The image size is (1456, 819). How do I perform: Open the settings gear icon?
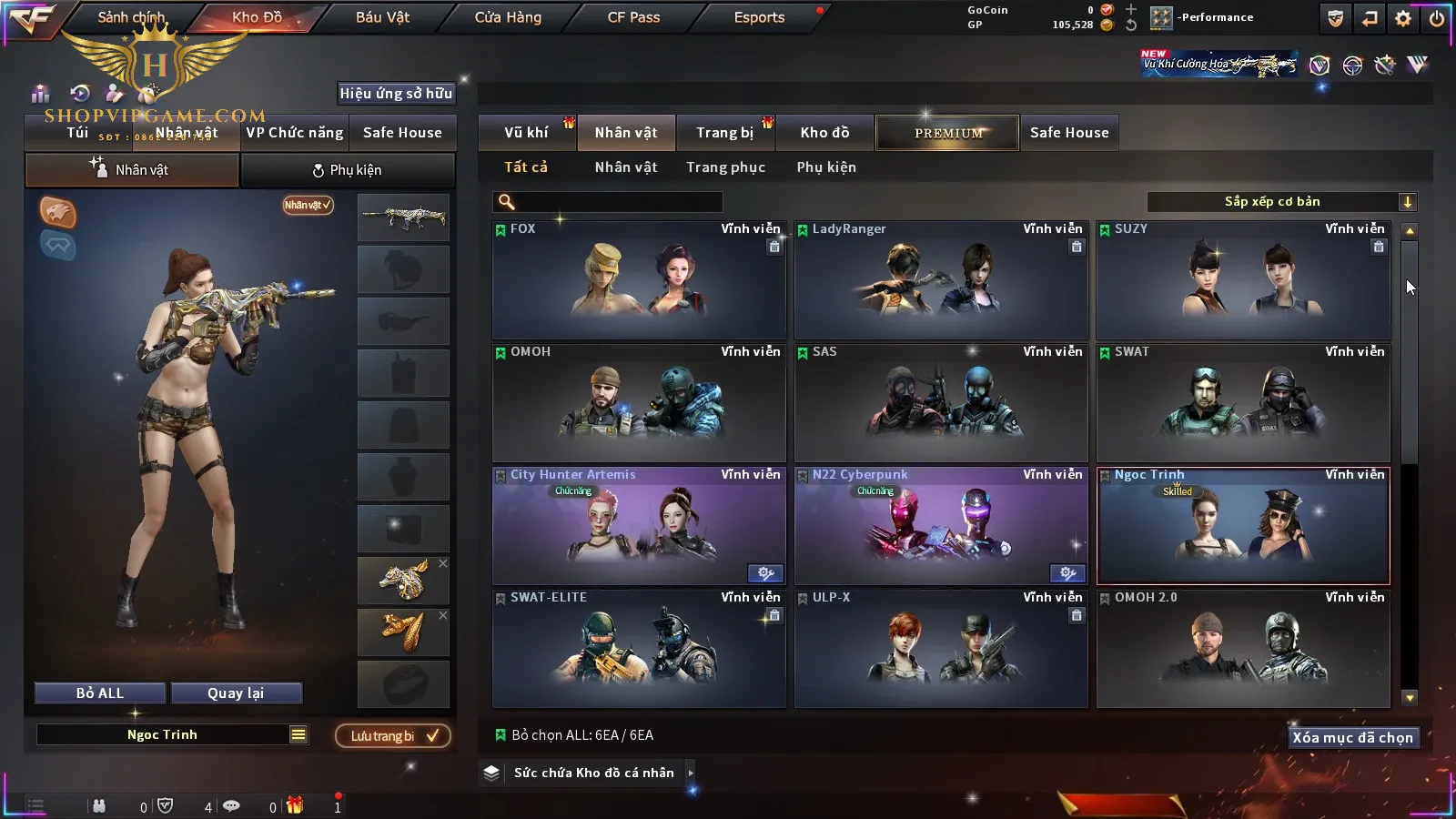[1403, 18]
